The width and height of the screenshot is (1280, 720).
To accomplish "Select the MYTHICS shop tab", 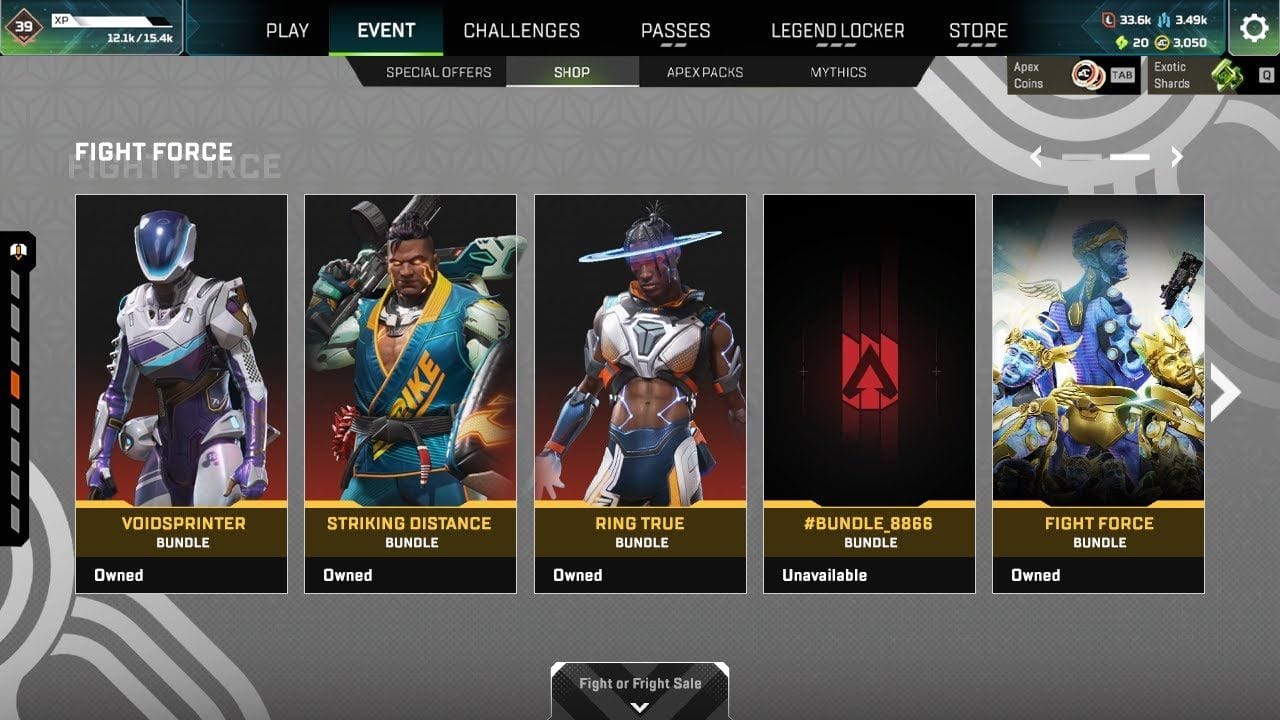I will tap(838, 71).
